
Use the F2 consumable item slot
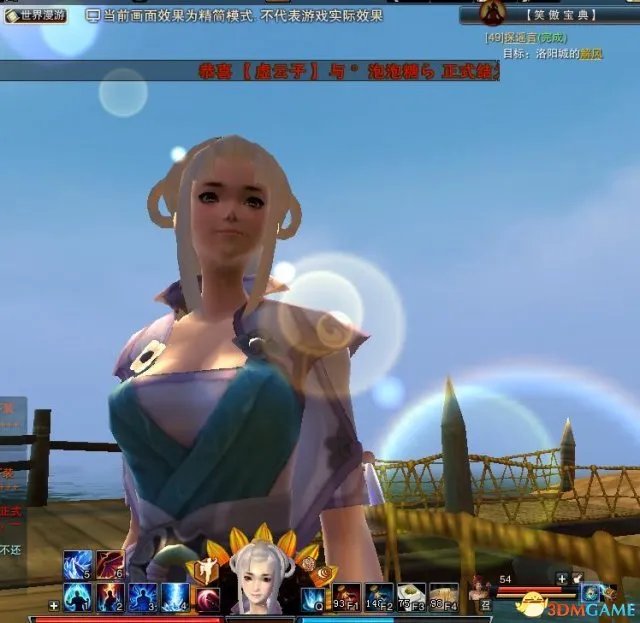(x=379, y=597)
